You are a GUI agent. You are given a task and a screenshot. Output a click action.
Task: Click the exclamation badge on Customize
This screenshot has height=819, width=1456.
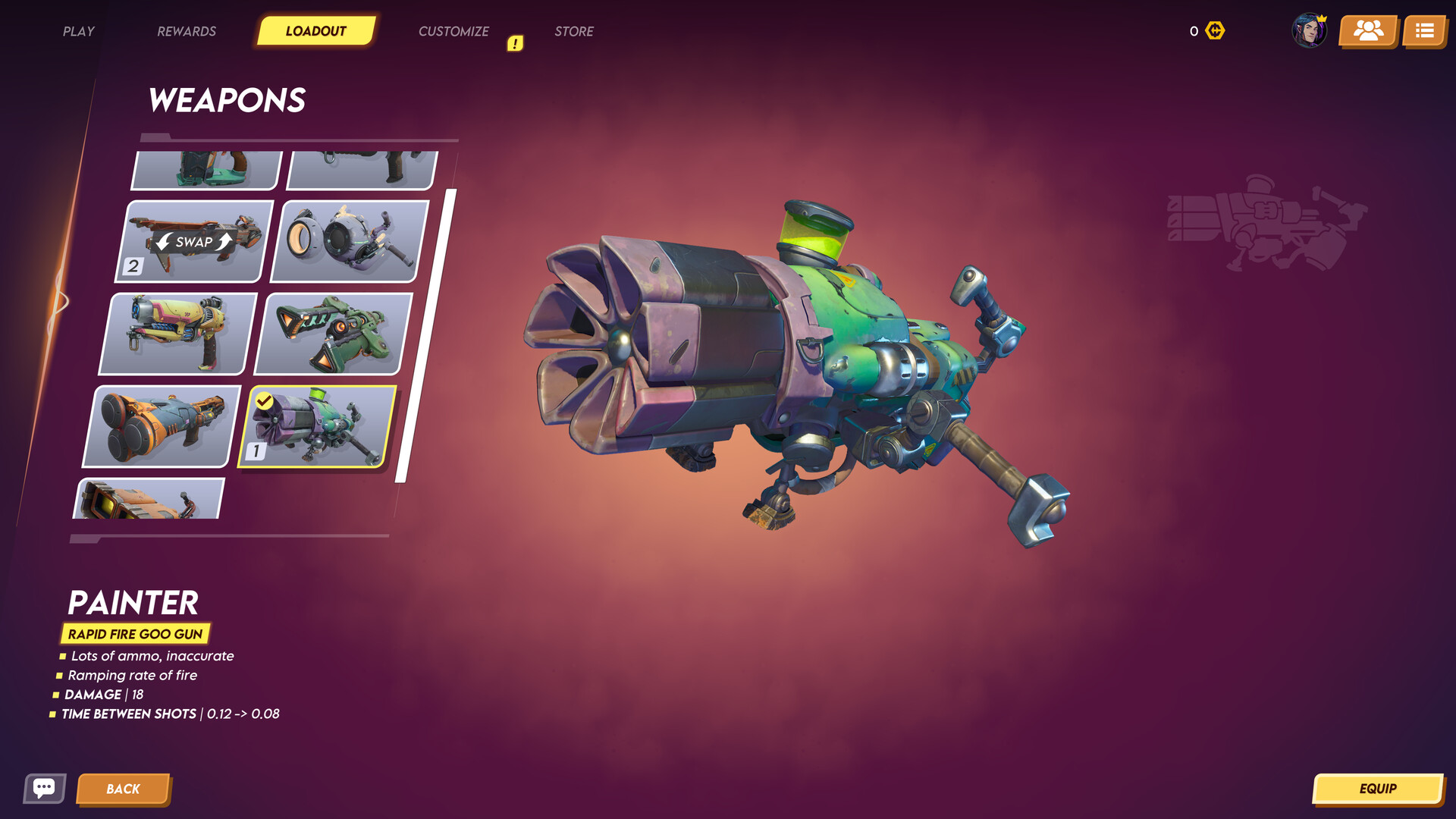pyautogui.click(x=516, y=43)
